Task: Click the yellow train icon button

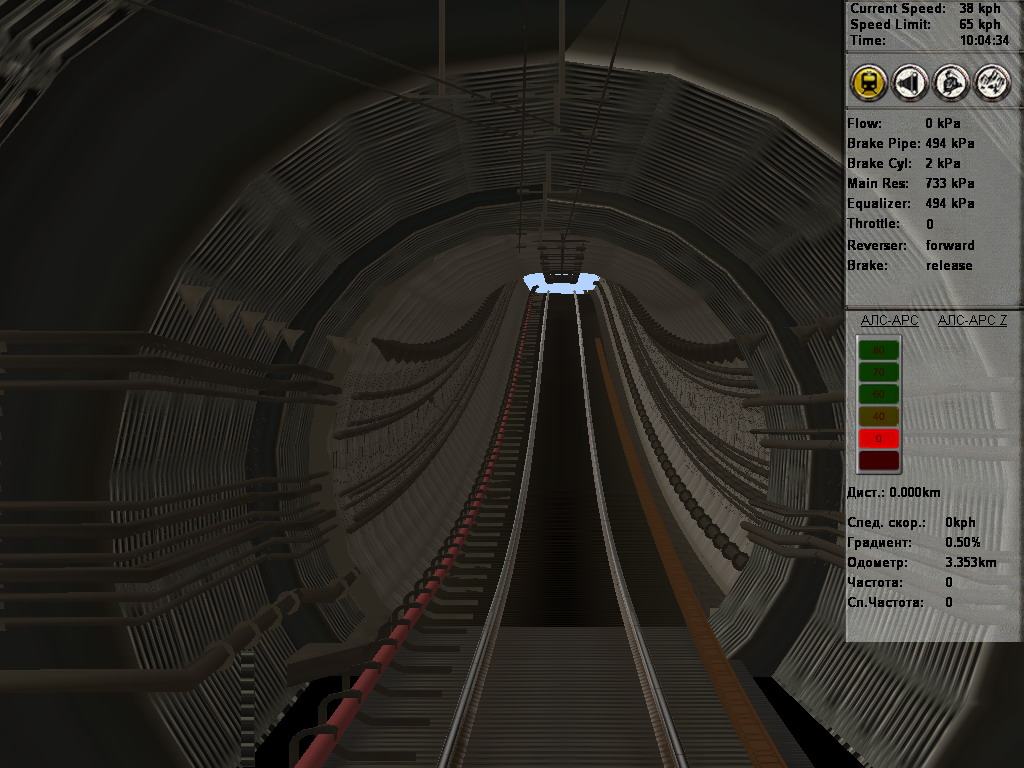Action: tap(869, 83)
